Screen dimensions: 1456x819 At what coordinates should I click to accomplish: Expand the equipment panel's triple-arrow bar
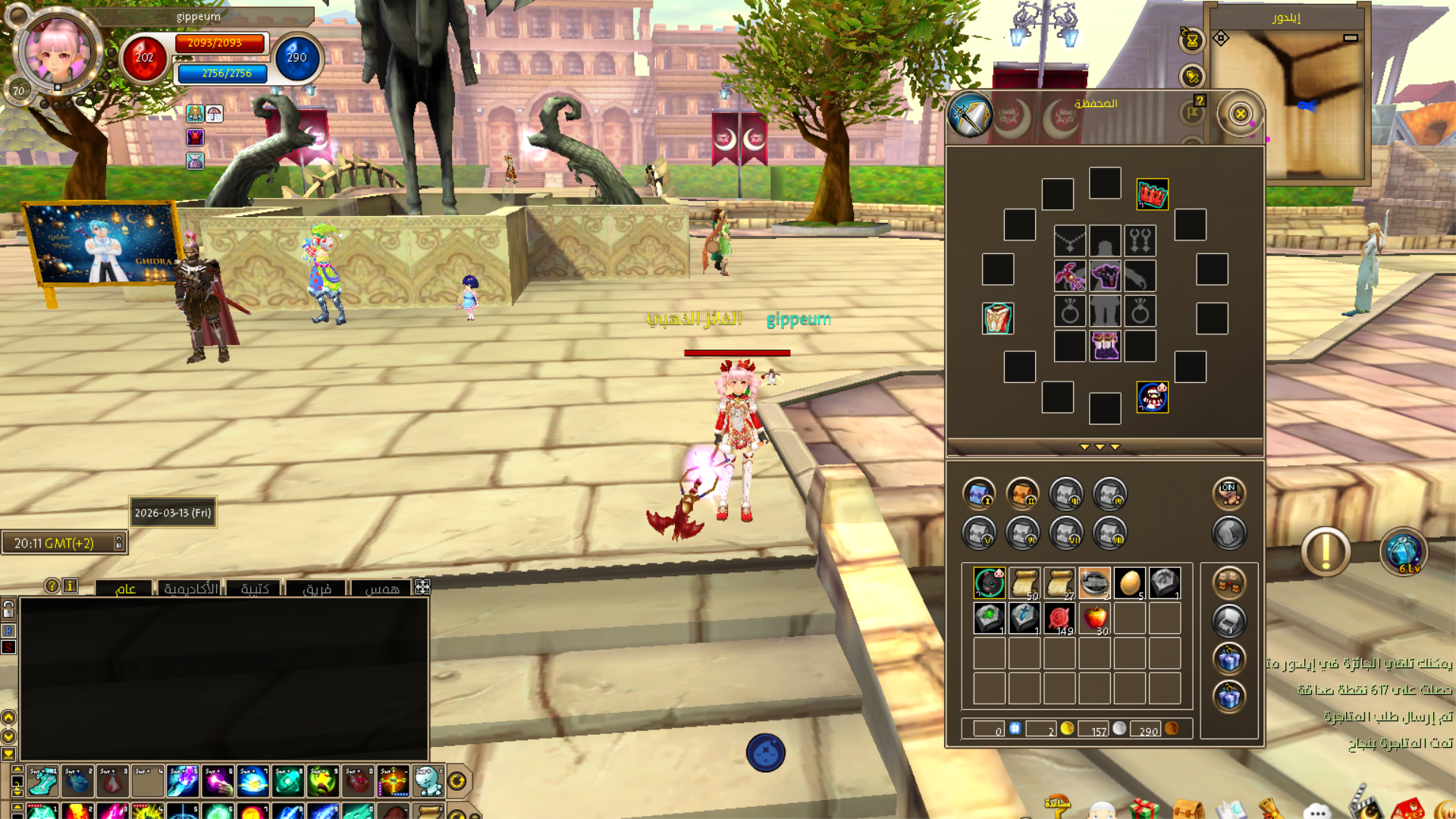click(x=1100, y=447)
